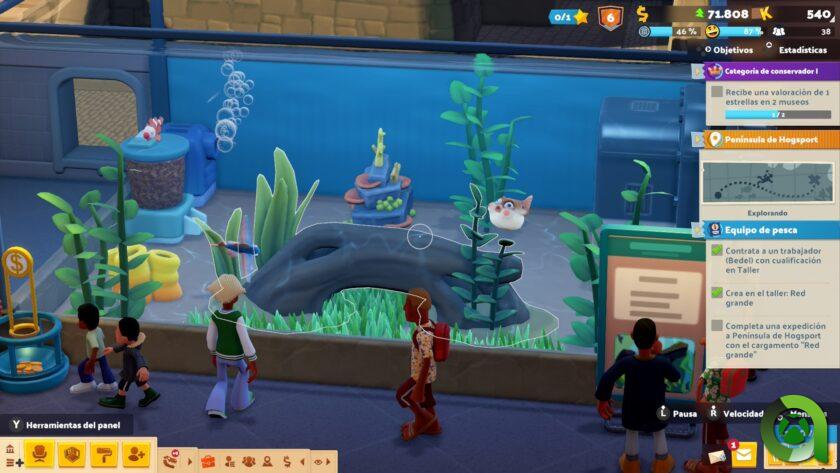The width and height of the screenshot is (840, 473).
Task: Open the mail inbox with one notification
Action: [743, 455]
